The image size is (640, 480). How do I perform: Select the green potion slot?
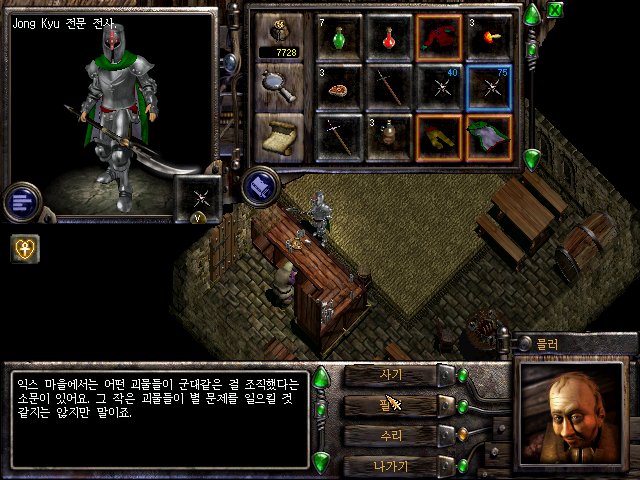click(x=339, y=38)
